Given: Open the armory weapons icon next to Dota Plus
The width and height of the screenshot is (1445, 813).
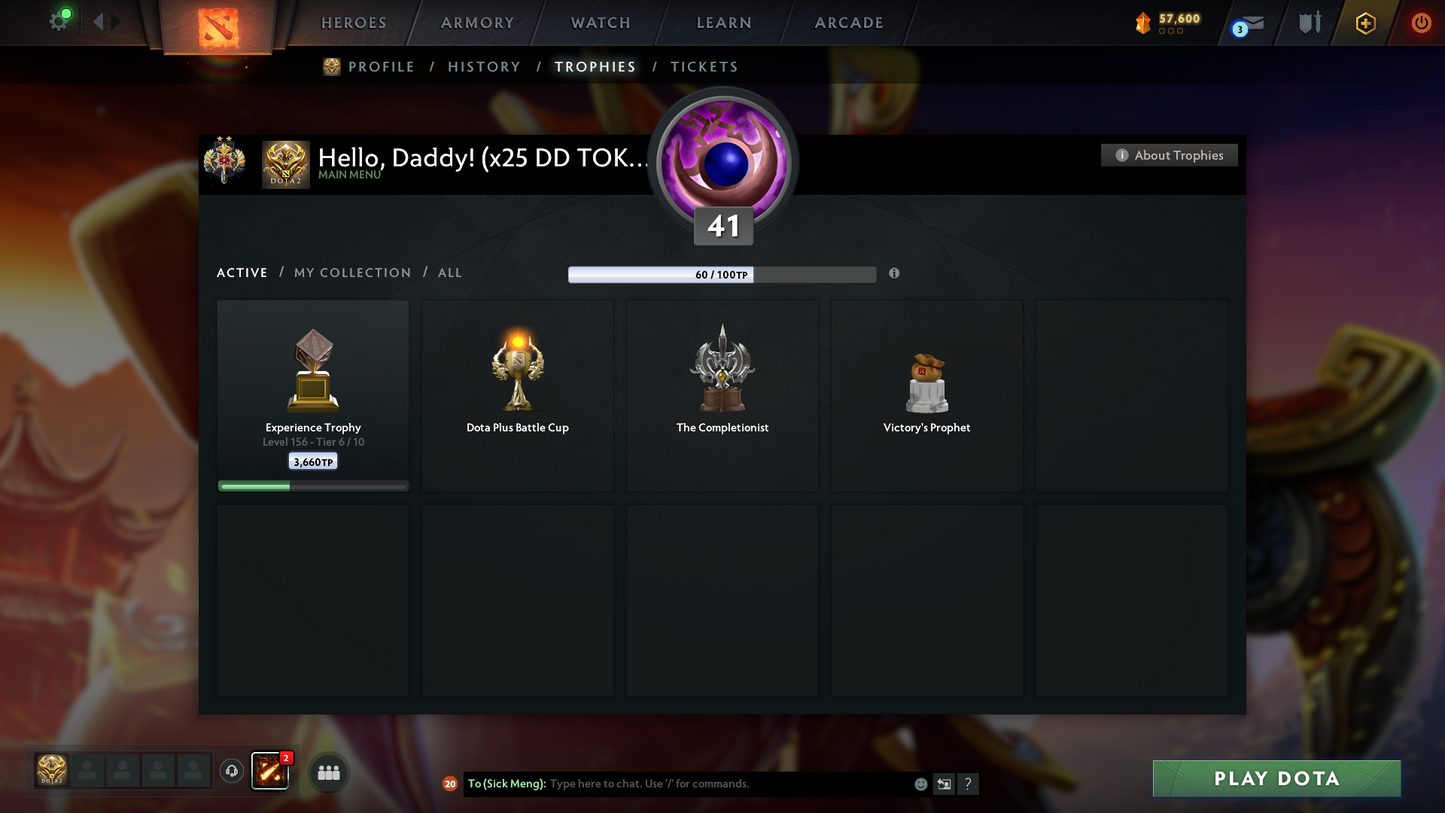Looking at the screenshot, I should [1310, 22].
